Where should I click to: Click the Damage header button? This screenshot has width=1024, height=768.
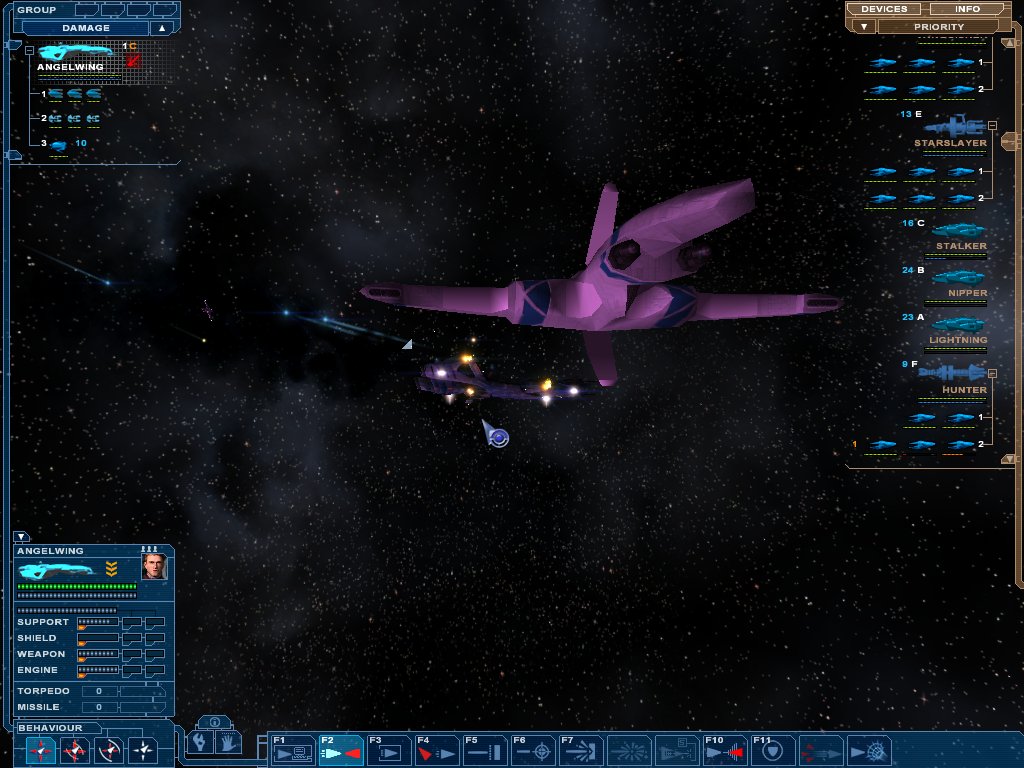tap(86, 28)
